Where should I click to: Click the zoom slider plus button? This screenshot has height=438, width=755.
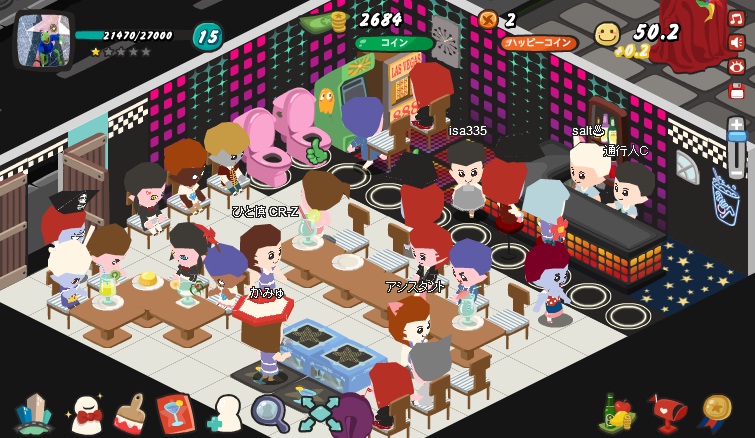click(x=737, y=124)
